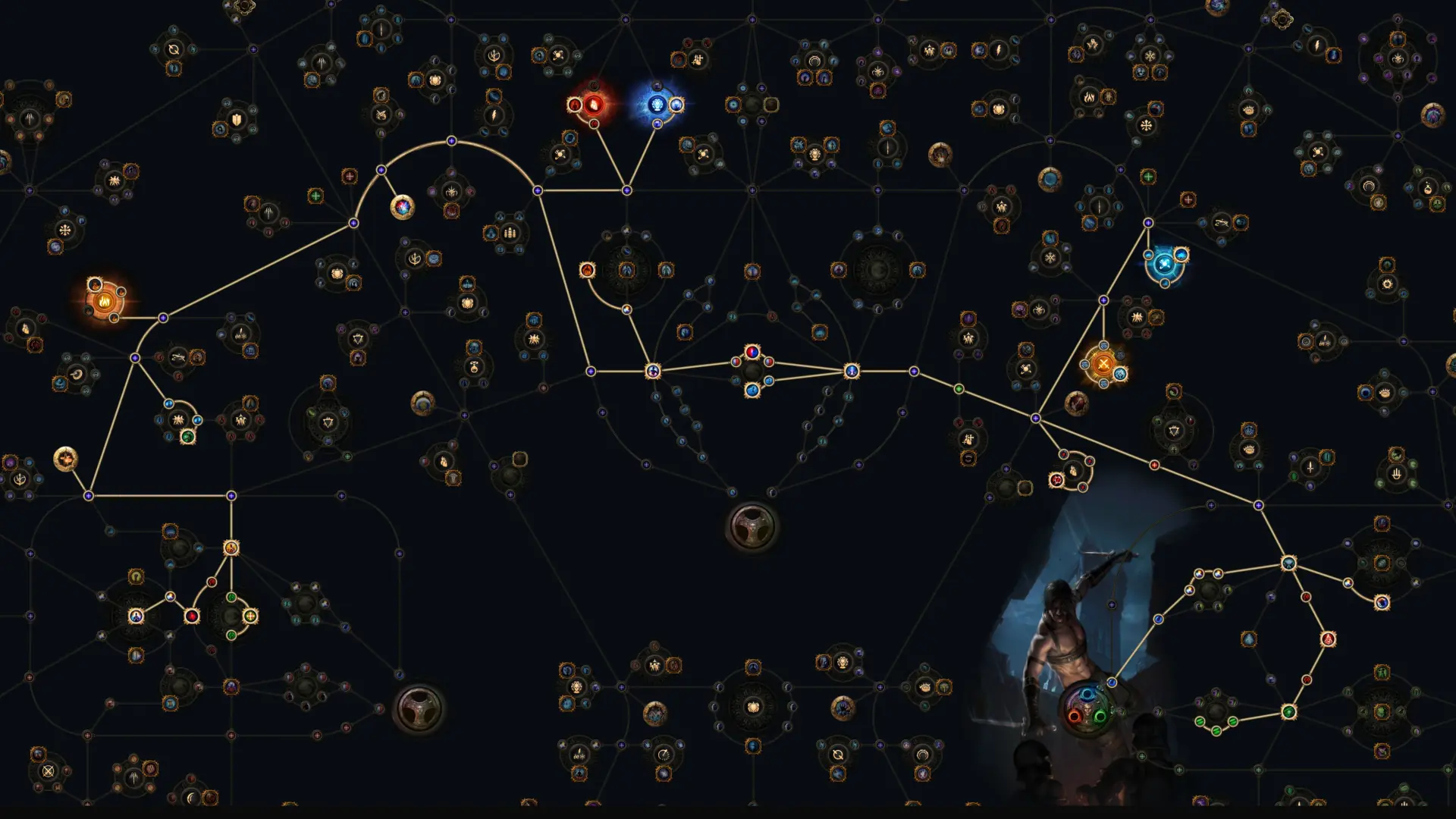The height and width of the screenshot is (819, 1456).
Task: Select the orange crossed-swords notable on the path
Action: pyautogui.click(x=1103, y=364)
